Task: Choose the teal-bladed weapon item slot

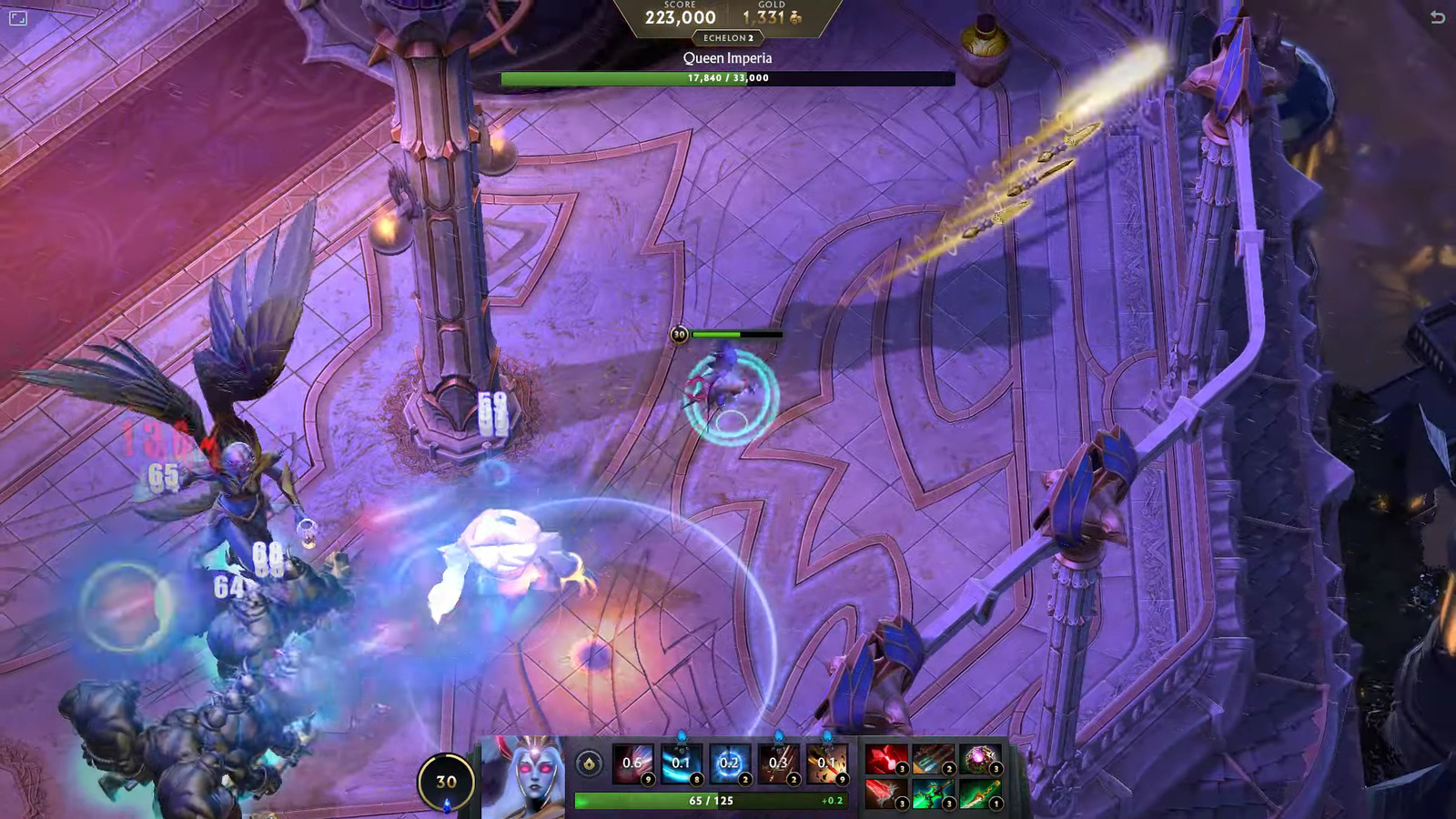Action: tap(933, 759)
